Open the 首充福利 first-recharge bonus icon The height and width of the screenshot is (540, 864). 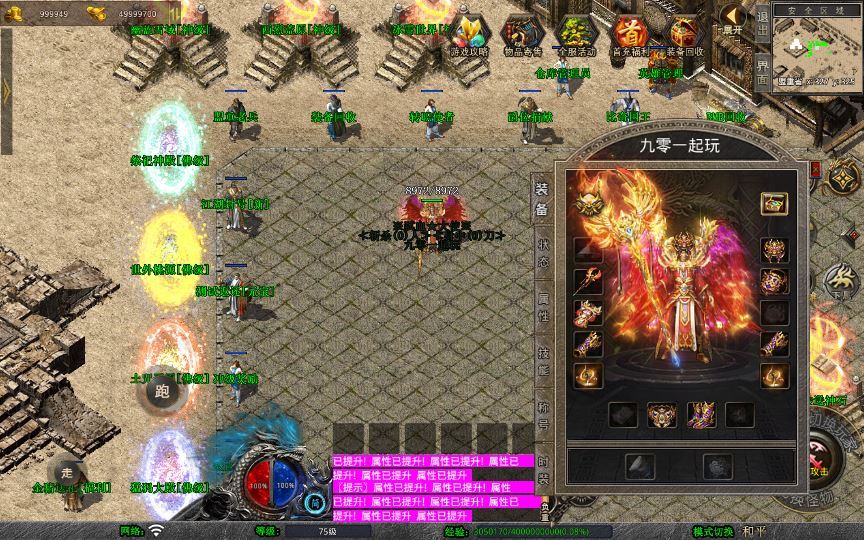[629, 36]
